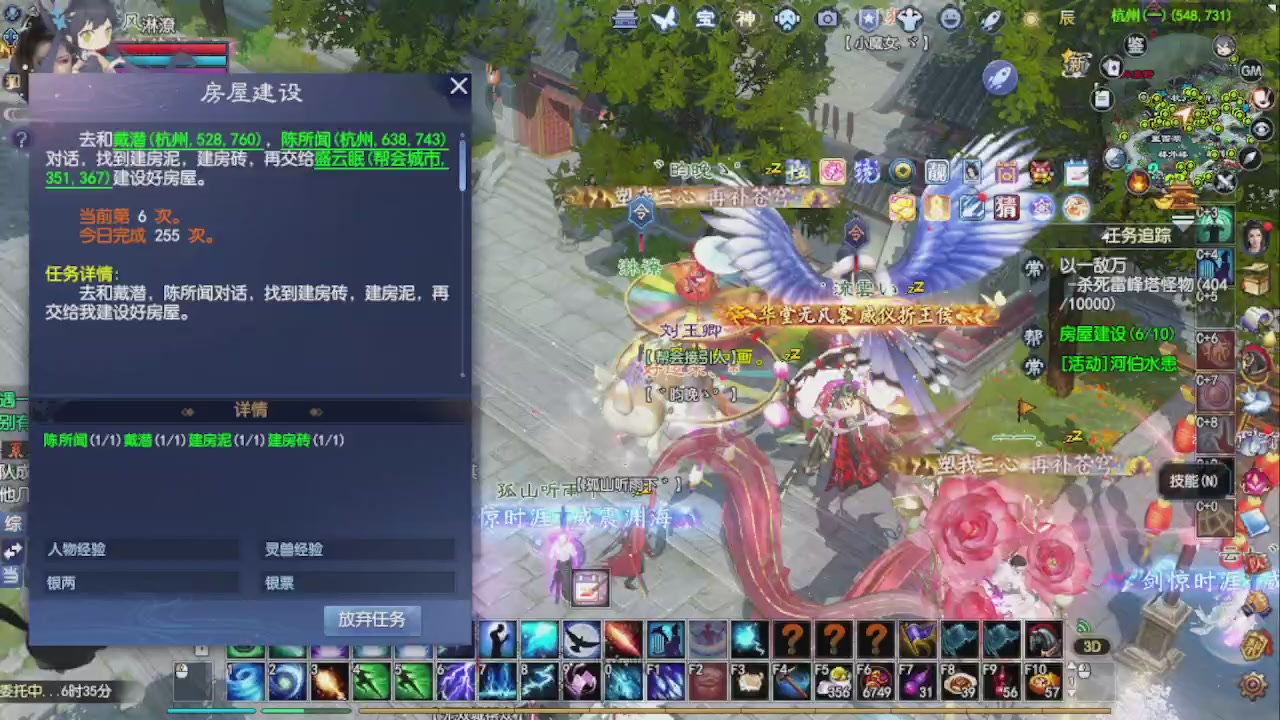This screenshot has height=720, width=1280.
Task: Open the 猜 guessing activity icon
Action: point(1007,207)
